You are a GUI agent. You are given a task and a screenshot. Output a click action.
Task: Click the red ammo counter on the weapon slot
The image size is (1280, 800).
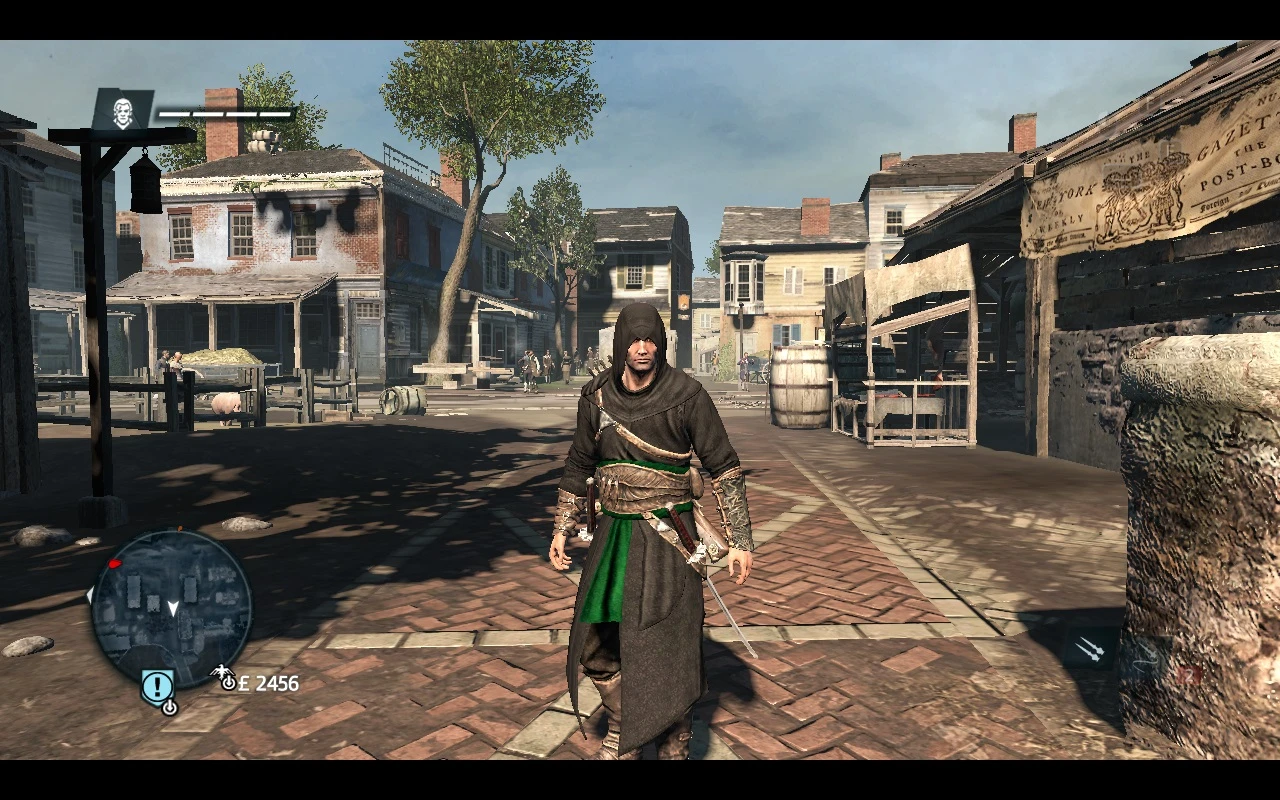1190,675
